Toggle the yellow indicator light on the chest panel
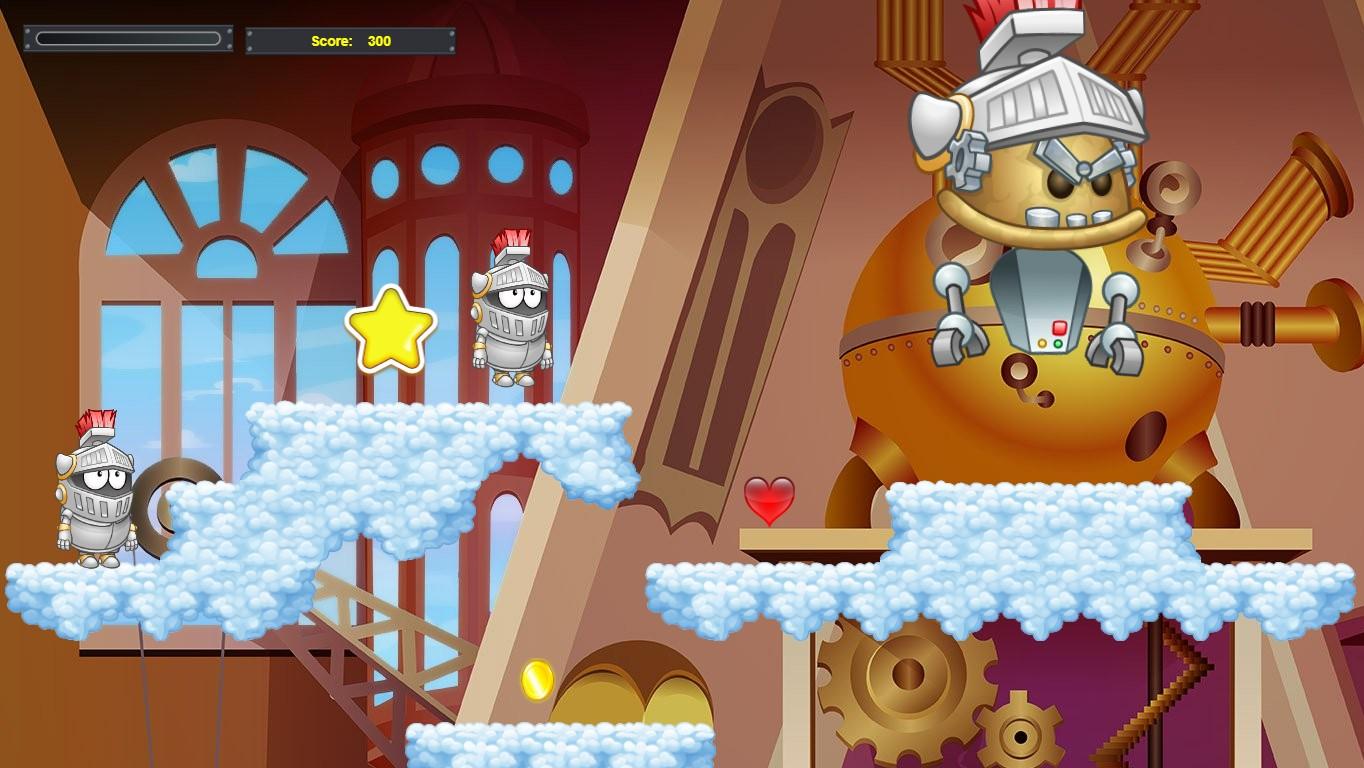Viewport: 1364px width, 768px height. [1042, 343]
